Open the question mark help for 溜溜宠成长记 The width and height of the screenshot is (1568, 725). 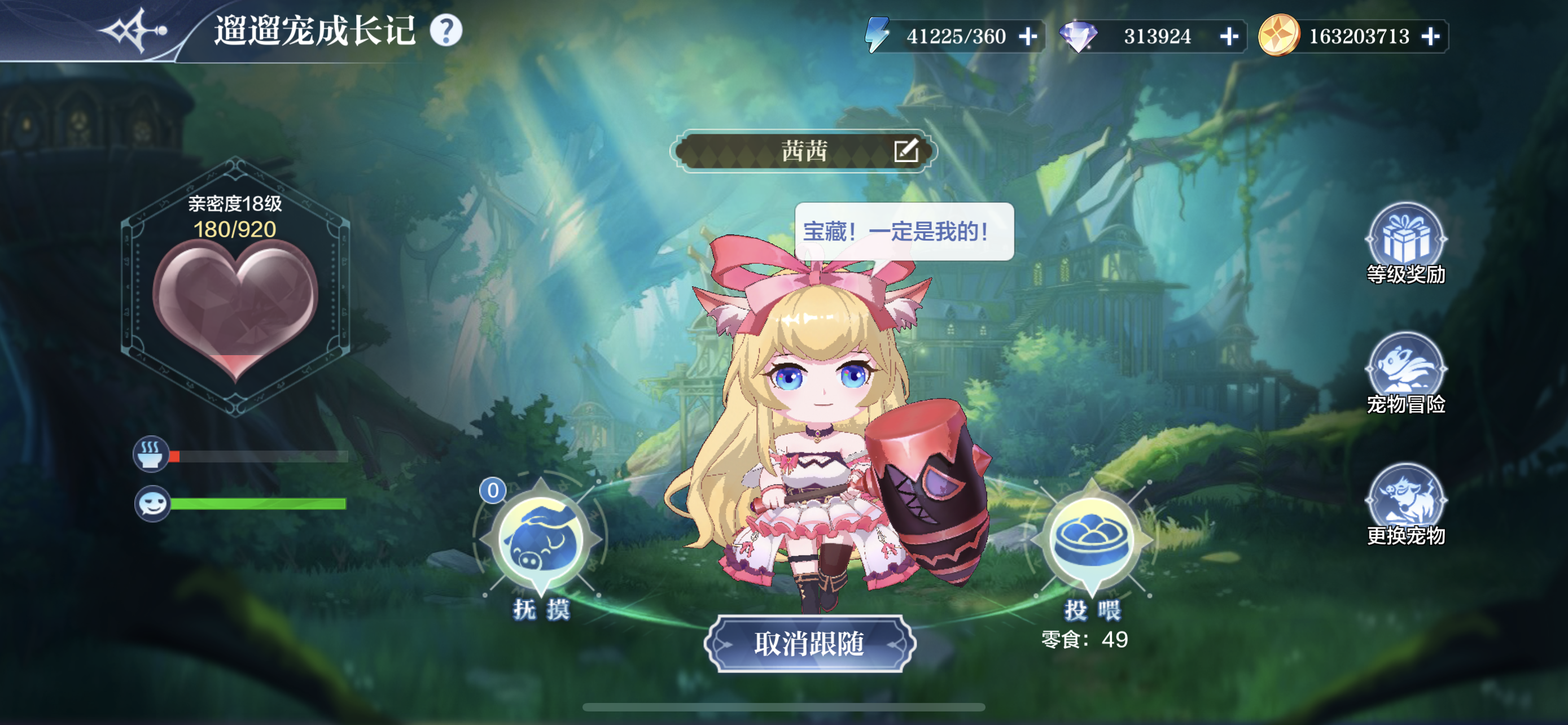[x=446, y=30]
